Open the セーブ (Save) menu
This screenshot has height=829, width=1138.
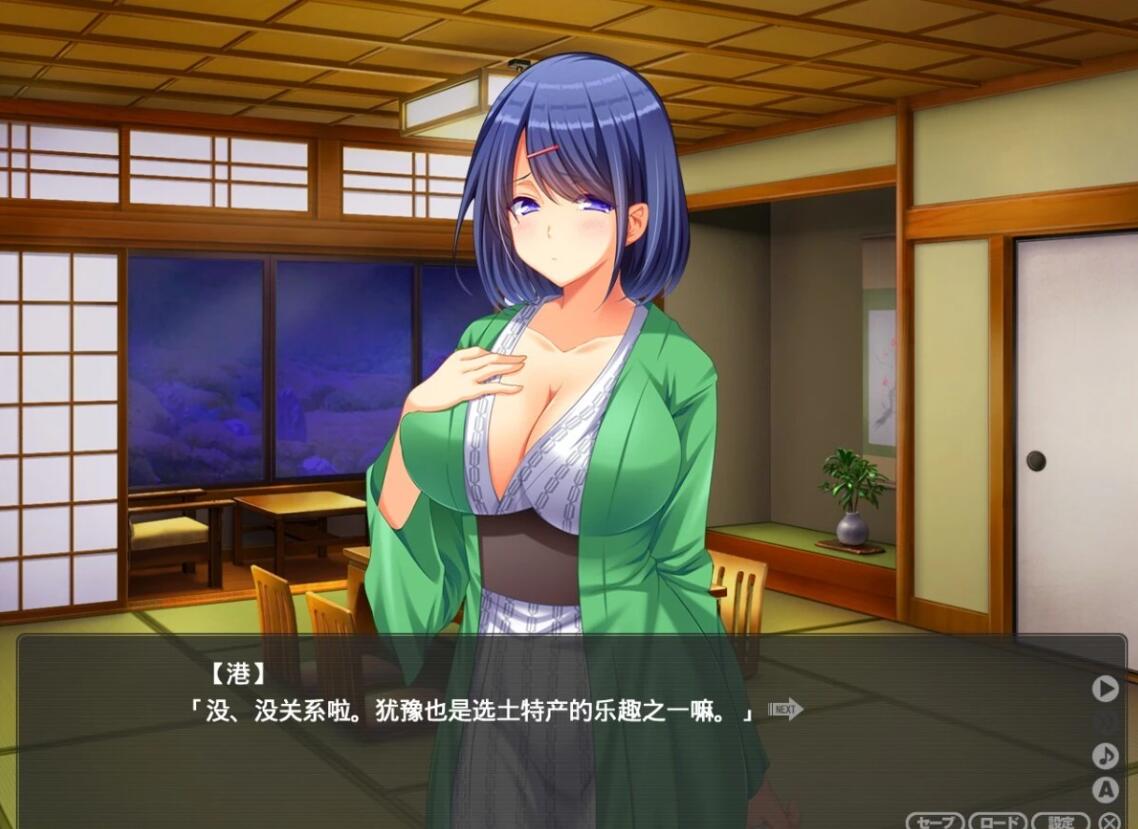click(x=935, y=822)
